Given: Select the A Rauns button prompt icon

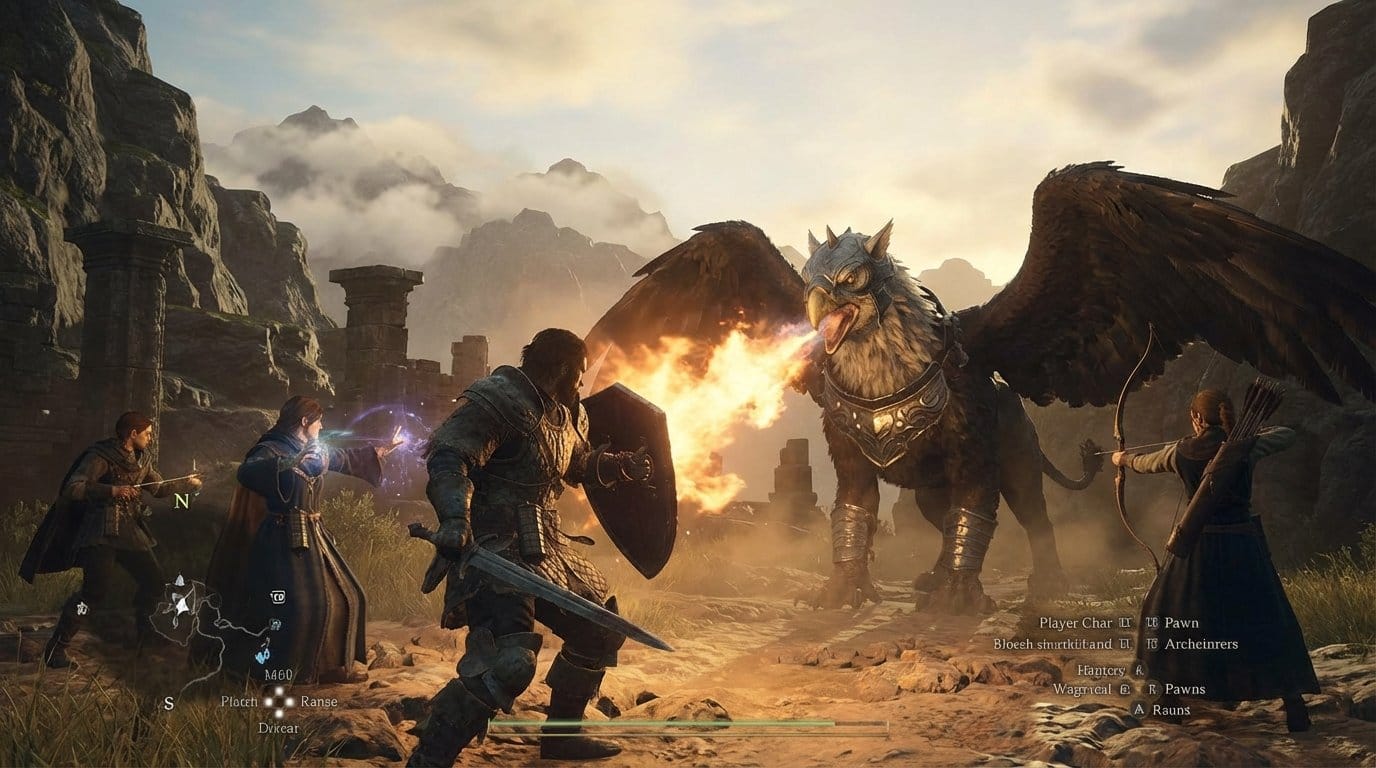Looking at the screenshot, I should (x=1139, y=709).
